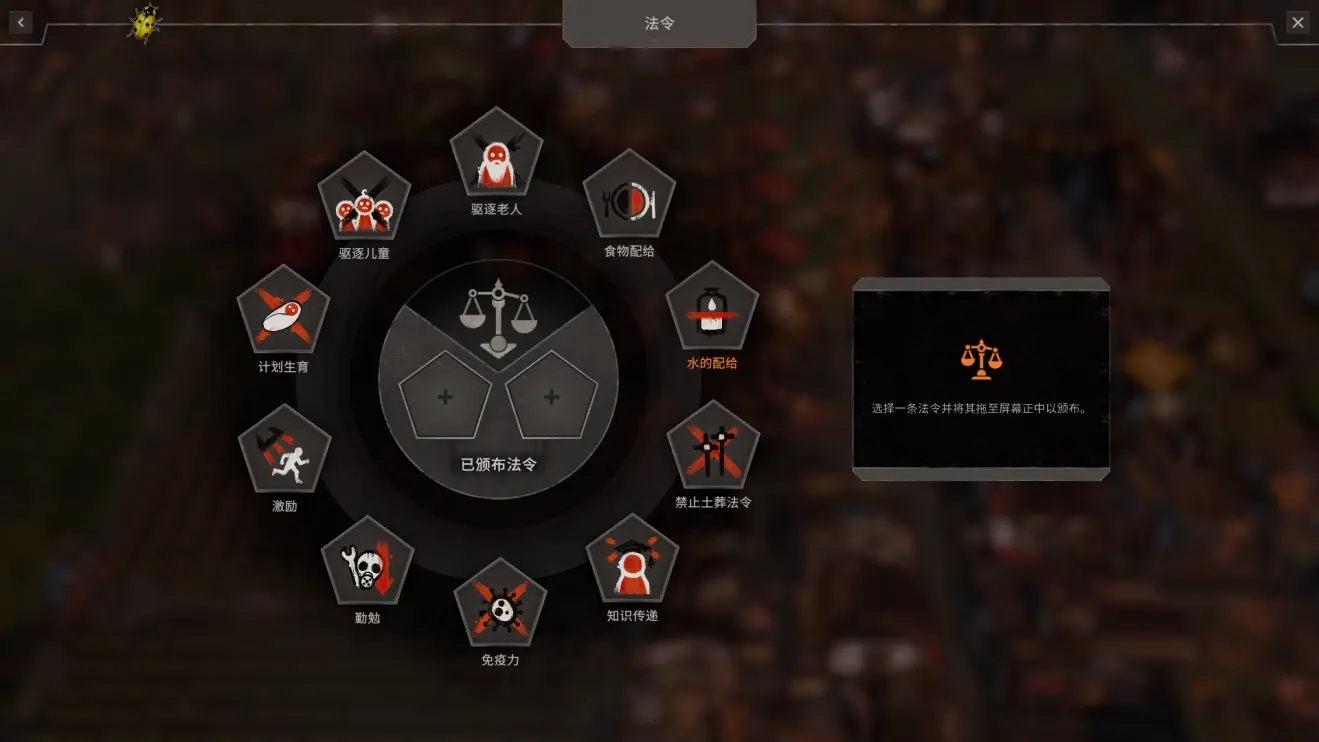Choose the 驱逐儿童 decree icon
The image size is (1319, 742).
(x=364, y=198)
